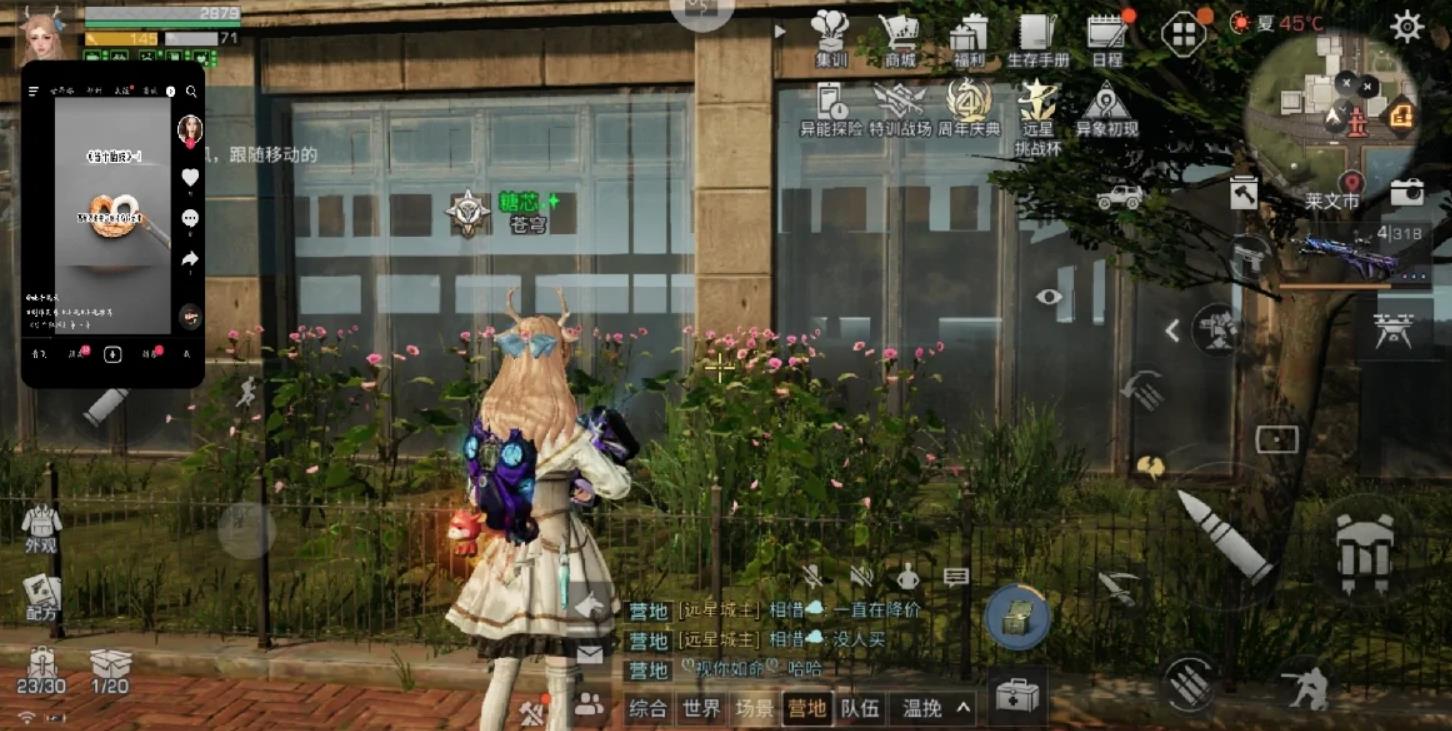The width and height of the screenshot is (1452, 731).
Task: Switch to the 世界 chat tab
Action: click(701, 709)
